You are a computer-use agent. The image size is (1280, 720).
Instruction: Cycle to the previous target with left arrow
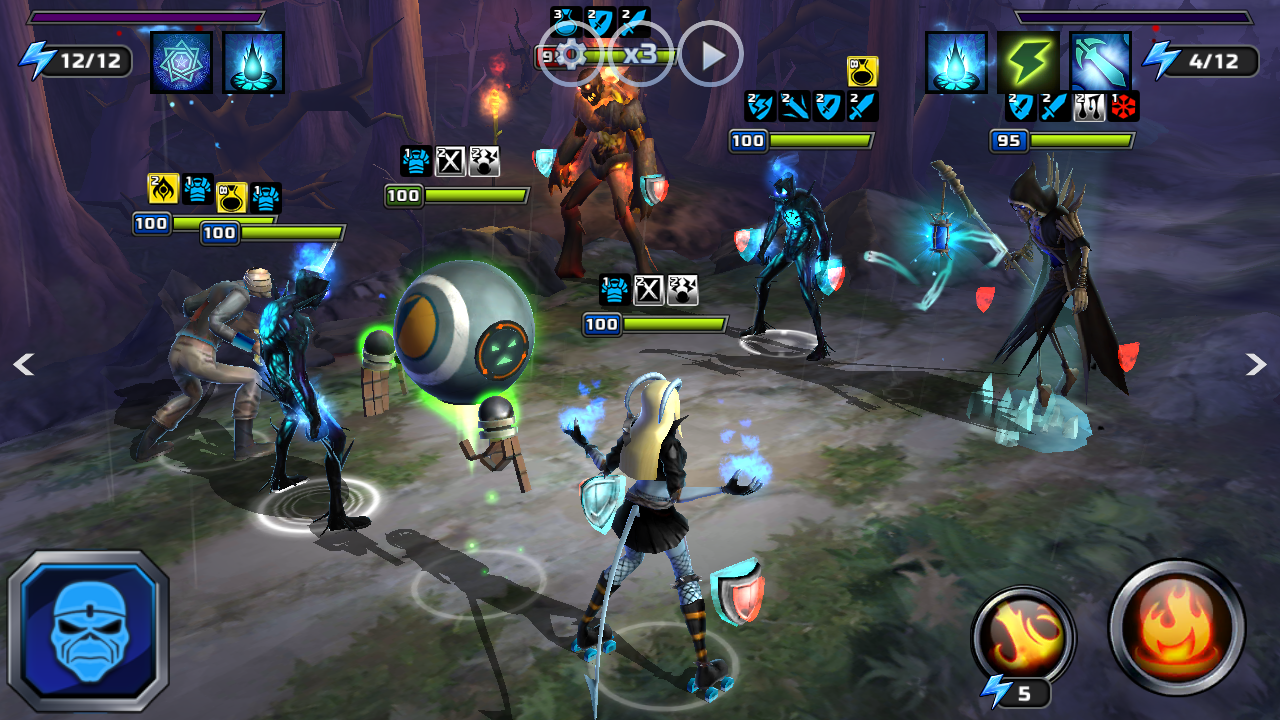coord(23,365)
